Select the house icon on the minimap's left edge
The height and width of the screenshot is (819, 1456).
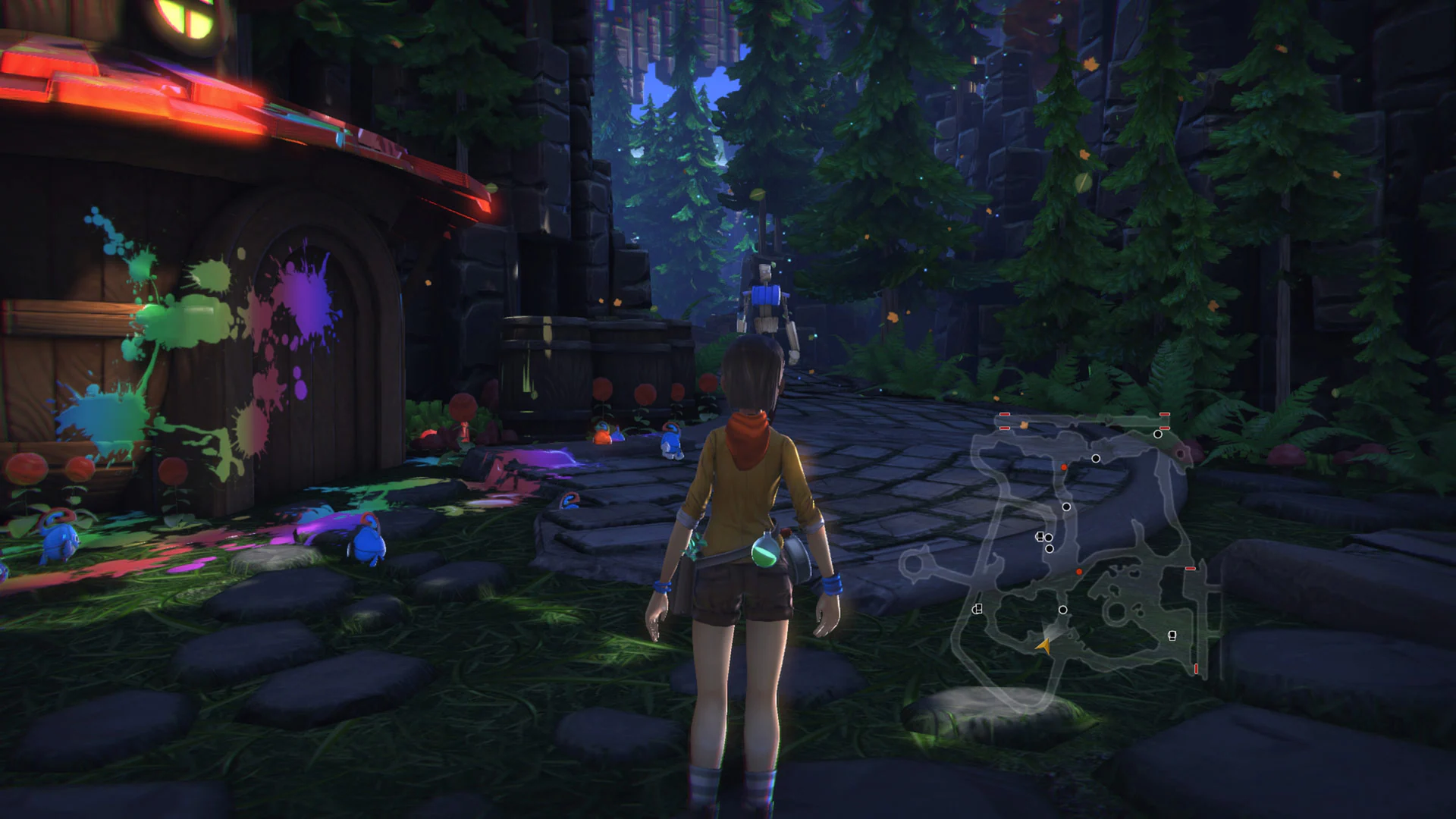pos(978,608)
